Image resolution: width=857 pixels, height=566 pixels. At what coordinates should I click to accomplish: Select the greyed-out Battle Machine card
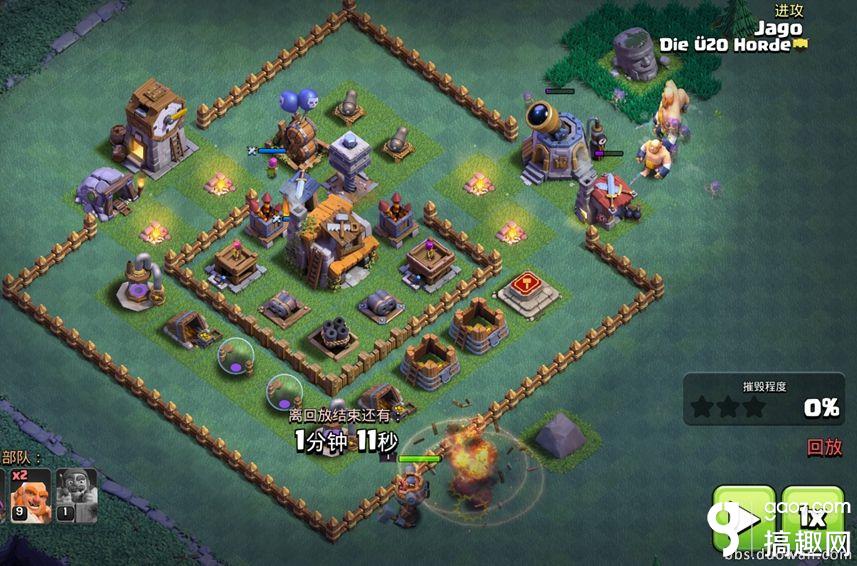[x=76, y=495]
